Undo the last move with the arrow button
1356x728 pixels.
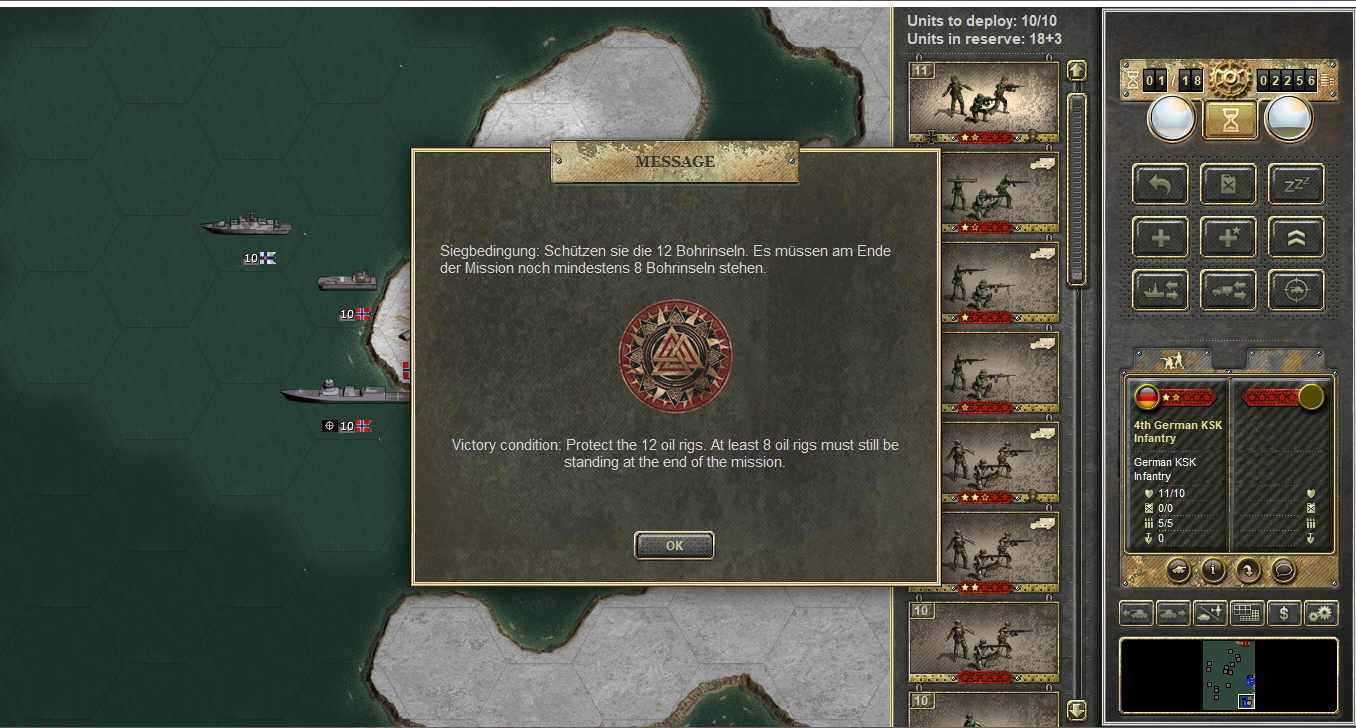pos(1160,184)
